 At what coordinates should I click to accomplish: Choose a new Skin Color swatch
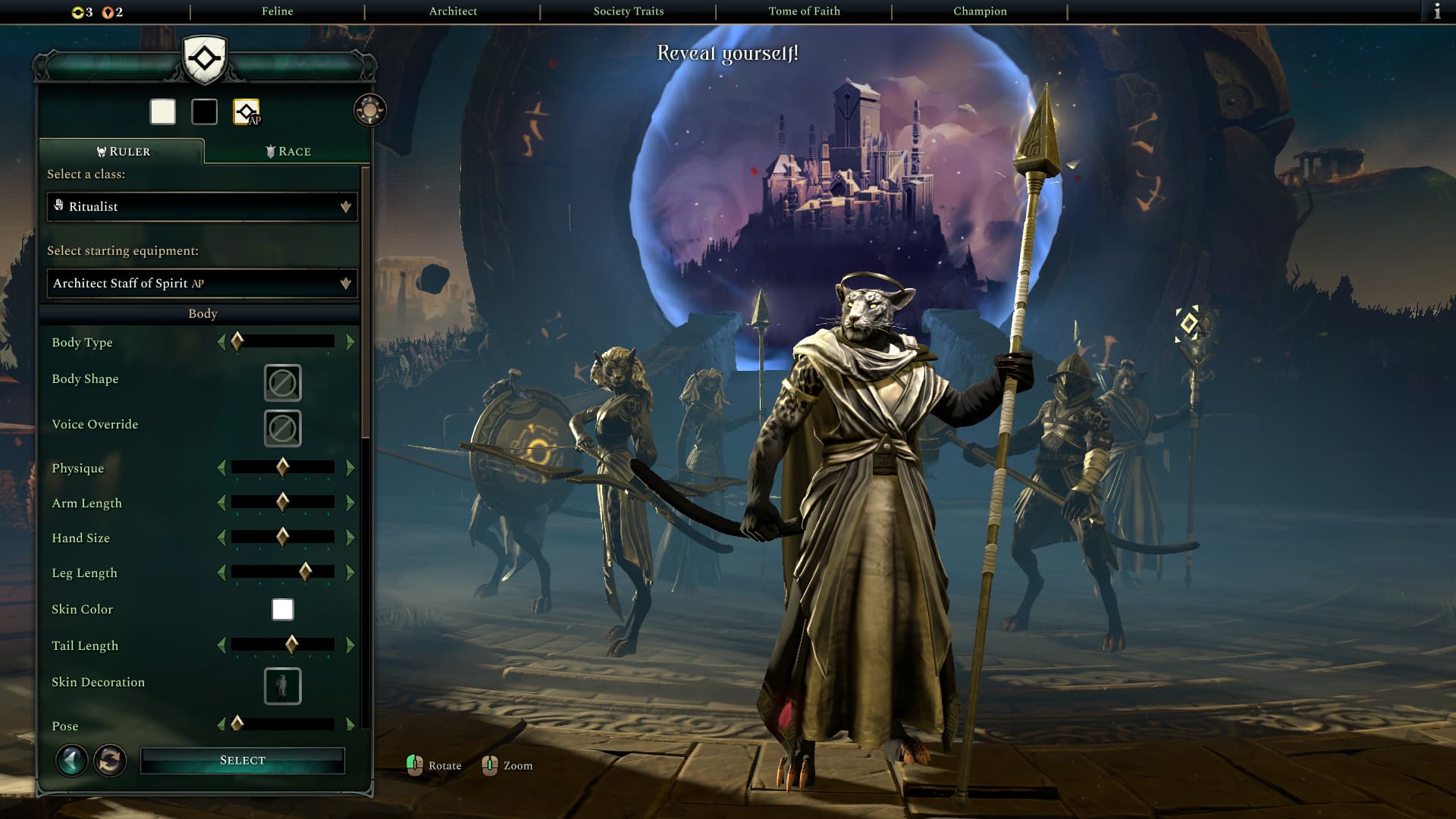(x=282, y=610)
